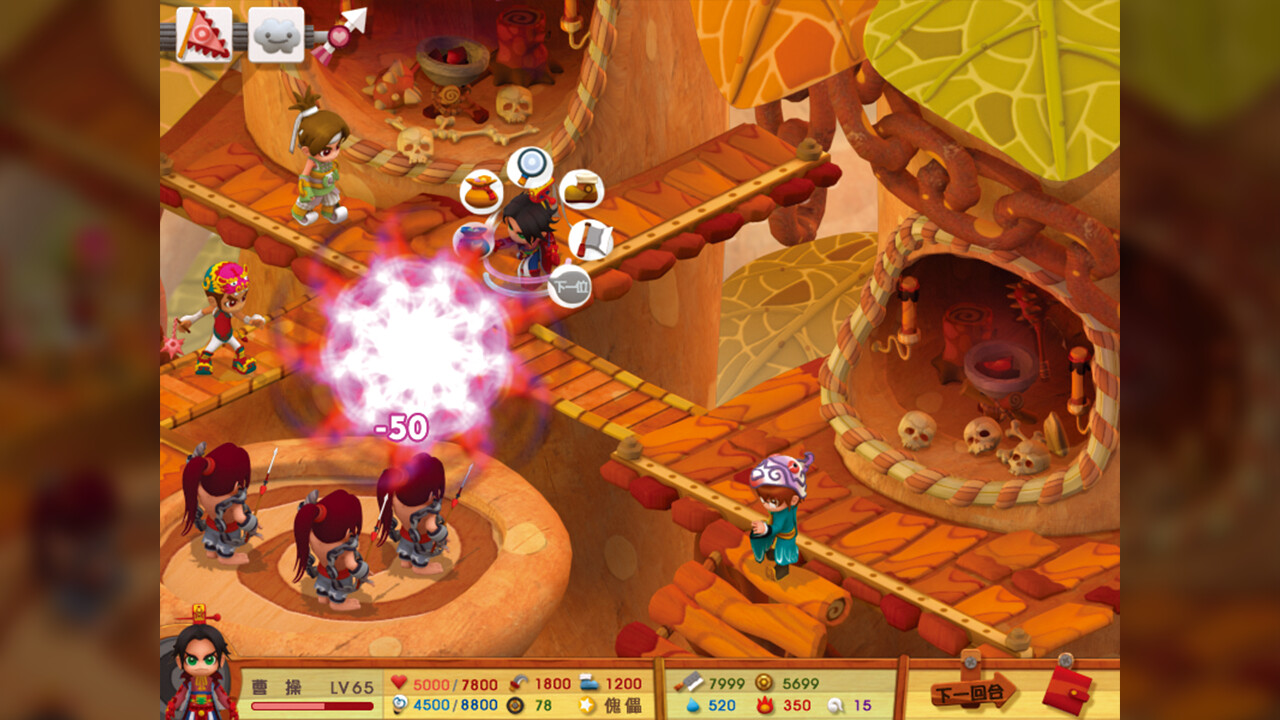Click the flame resource icon
This screenshot has height=720, width=1280.
[765, 705]
